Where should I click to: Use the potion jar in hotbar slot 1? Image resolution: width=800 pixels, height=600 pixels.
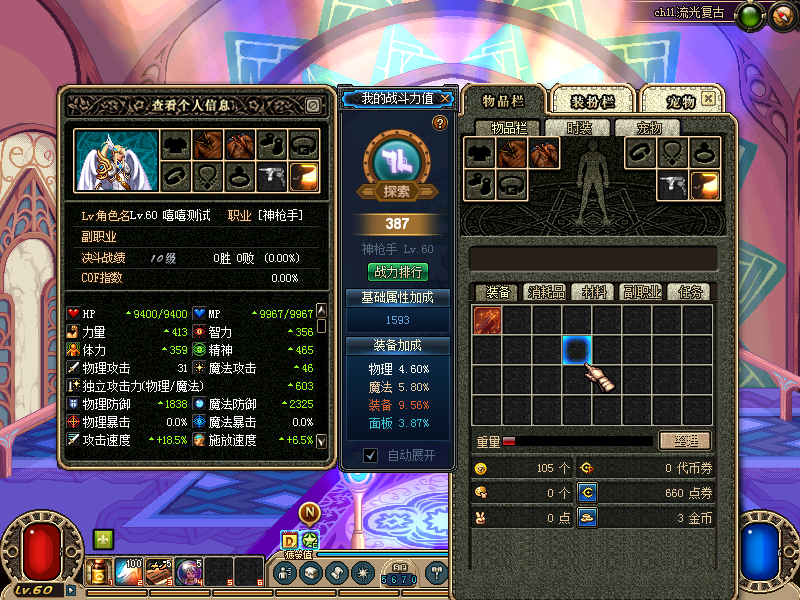(x=100, y=572)
